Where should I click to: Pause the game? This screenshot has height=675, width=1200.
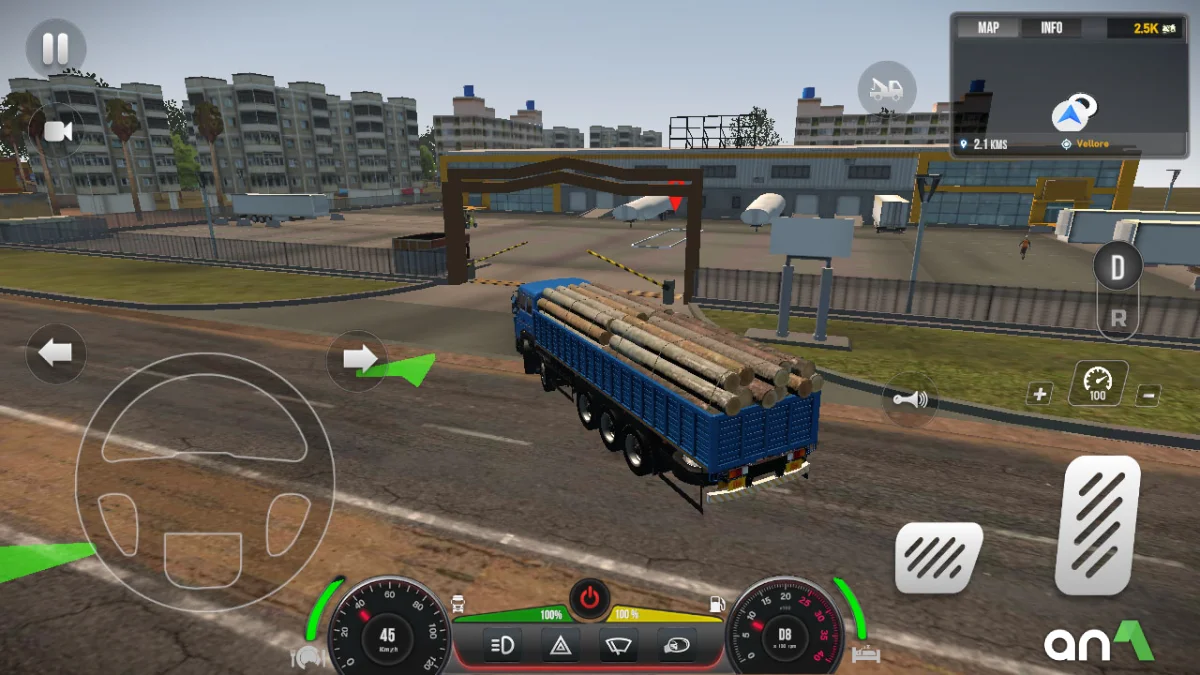(x=55, y=48)
